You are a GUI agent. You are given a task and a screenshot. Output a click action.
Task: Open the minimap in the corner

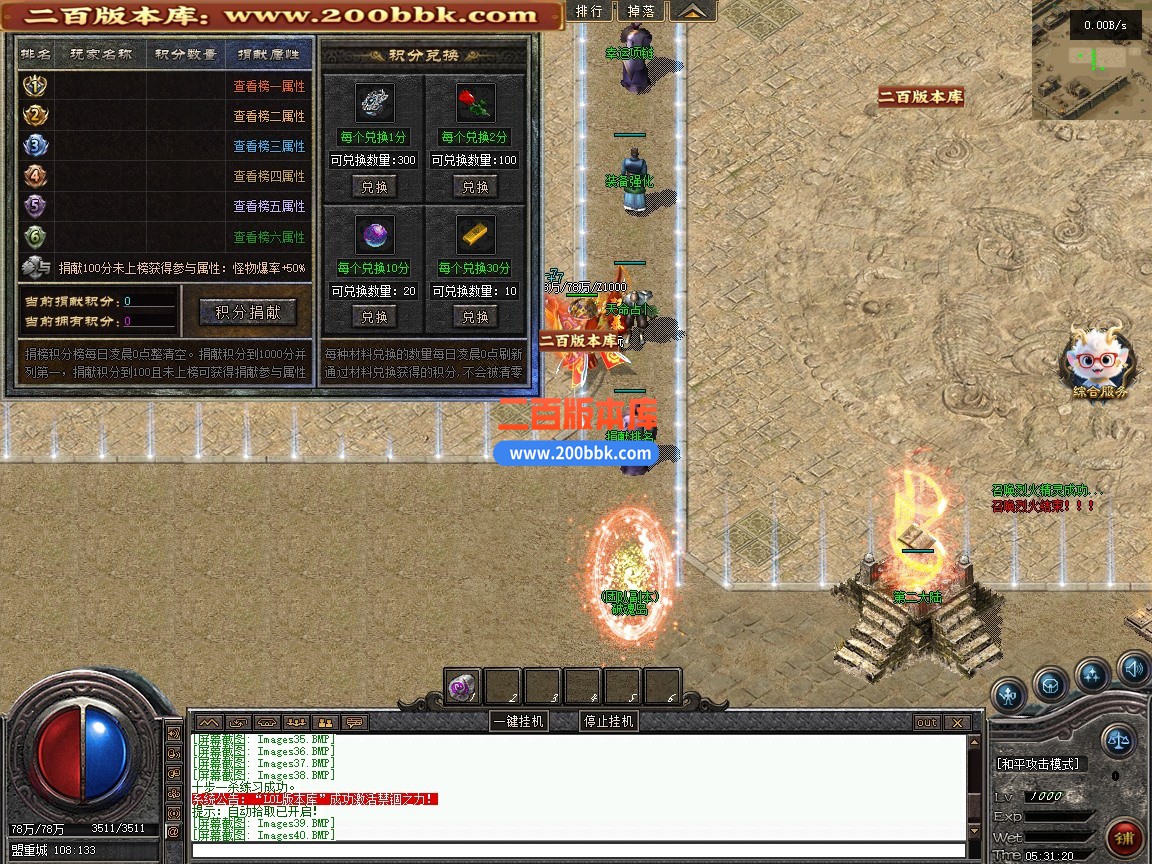coord(1092,60)
